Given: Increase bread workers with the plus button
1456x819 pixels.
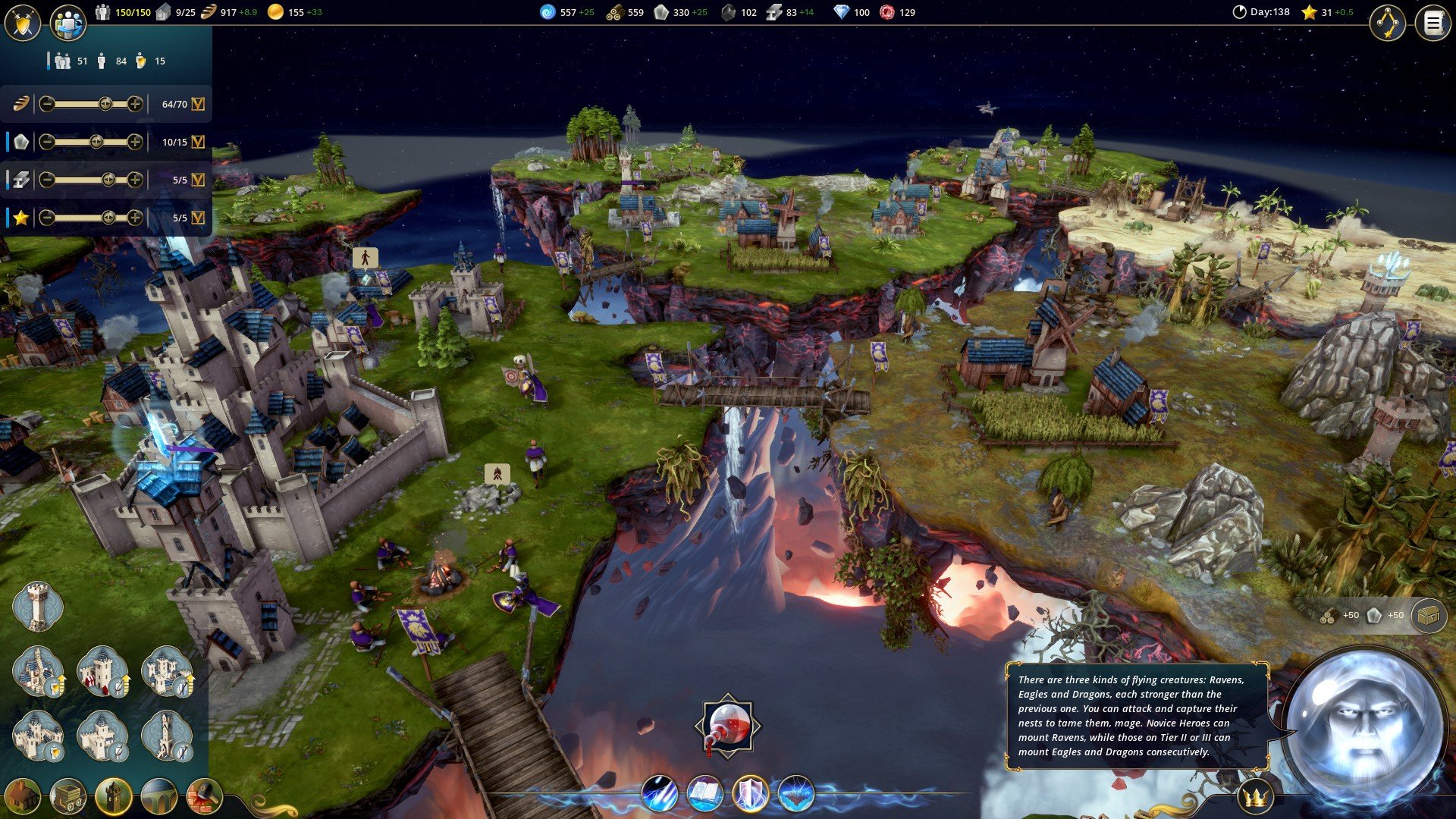Looking at the screenshot, I should 135,104.
